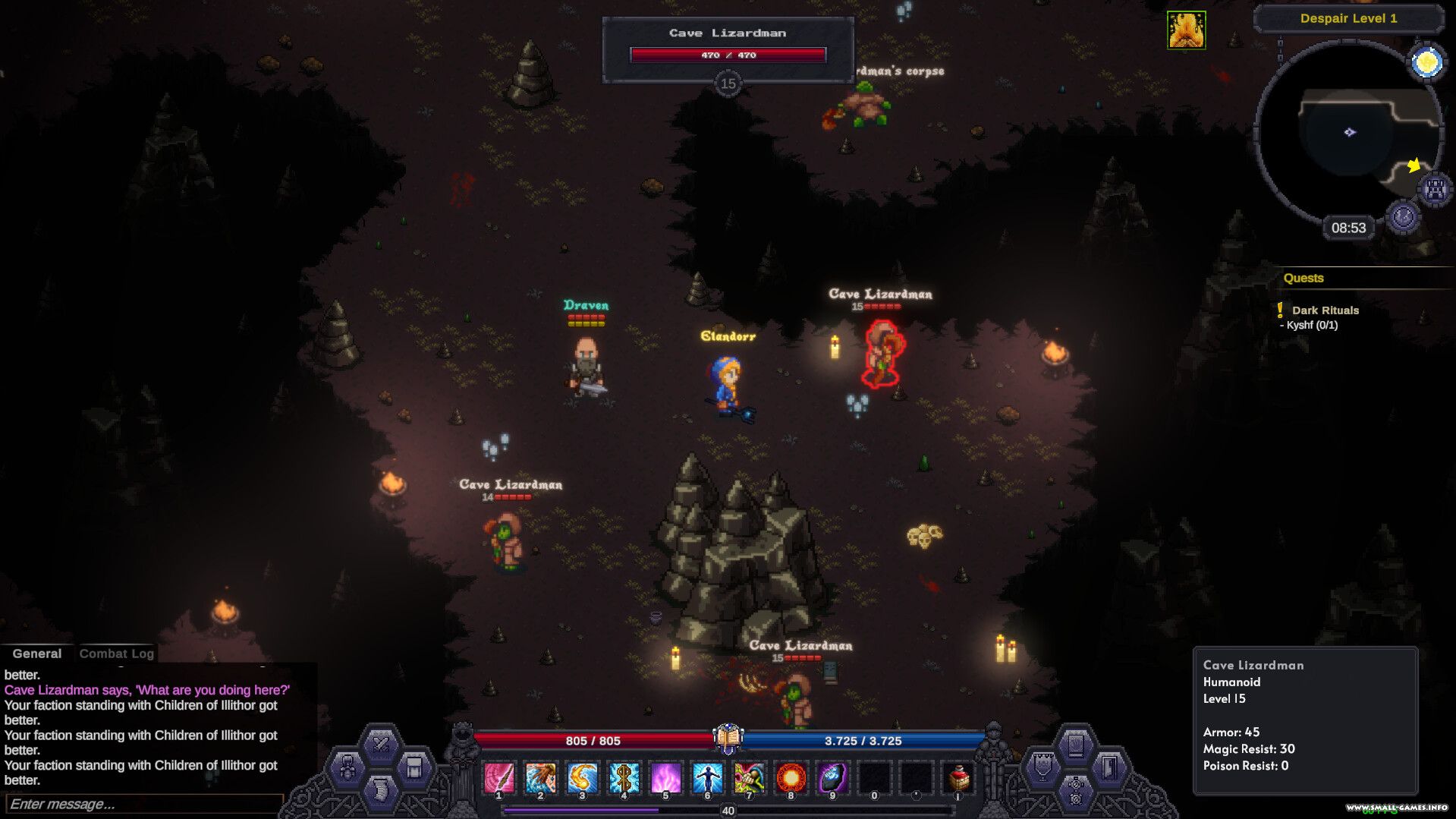Cast the golden rune totem spell
The height and width of the screenshot is (819, 1456).
click(x=624, y=777)
